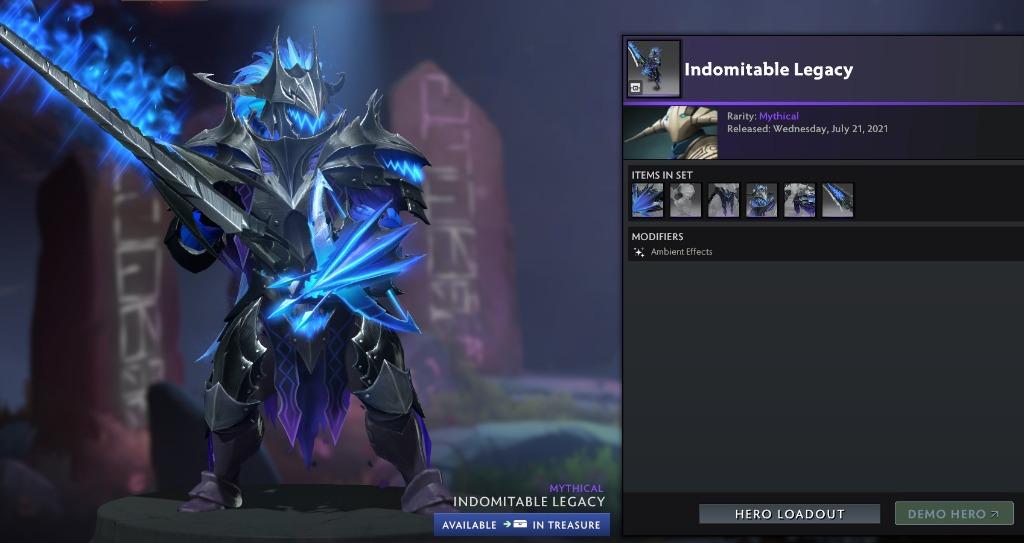Pick the greatsword item in the set

(837, 200)
